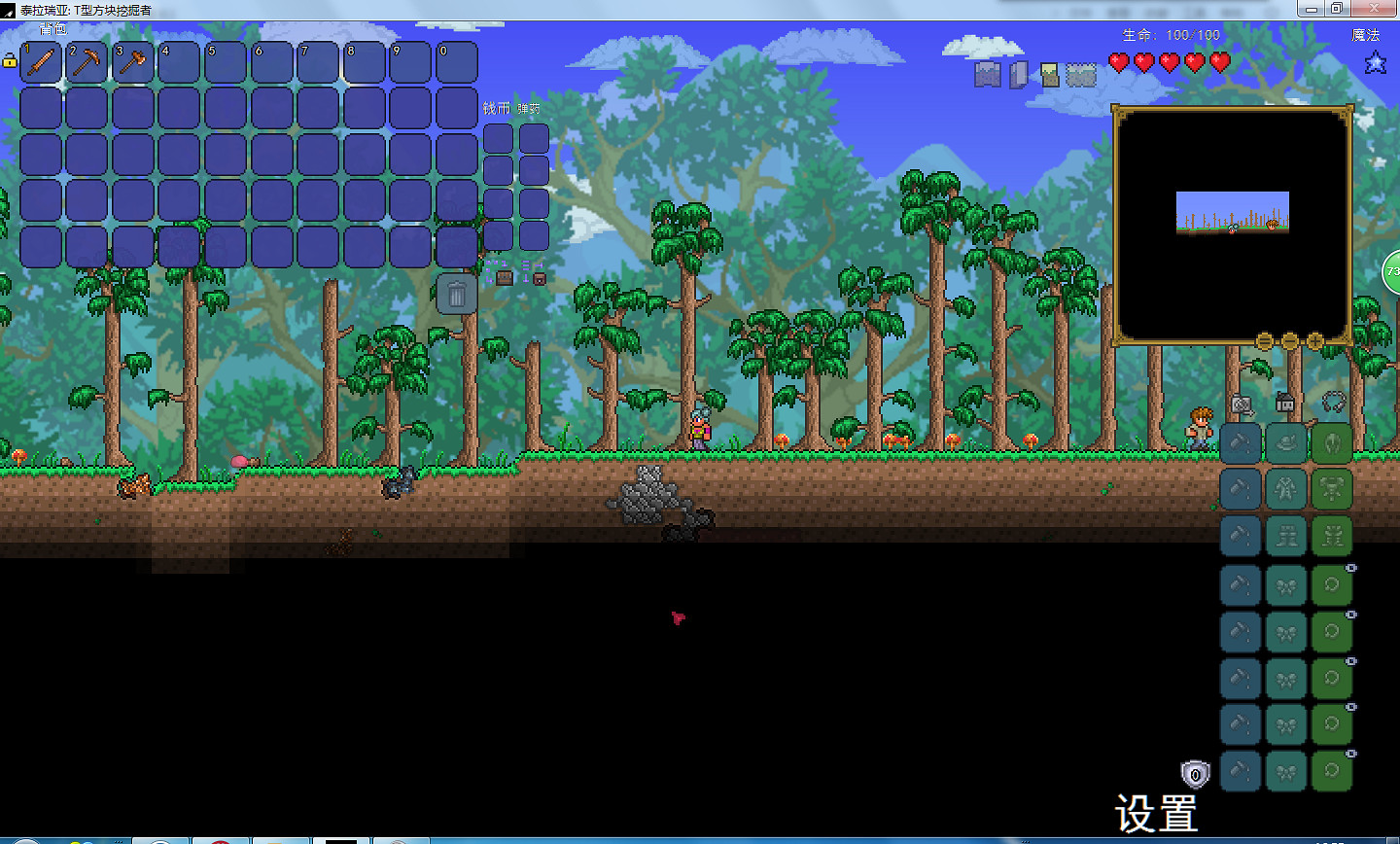Select the copper hammer in hotbar slot 2
1400x844 pixels.
click(87, 60)
